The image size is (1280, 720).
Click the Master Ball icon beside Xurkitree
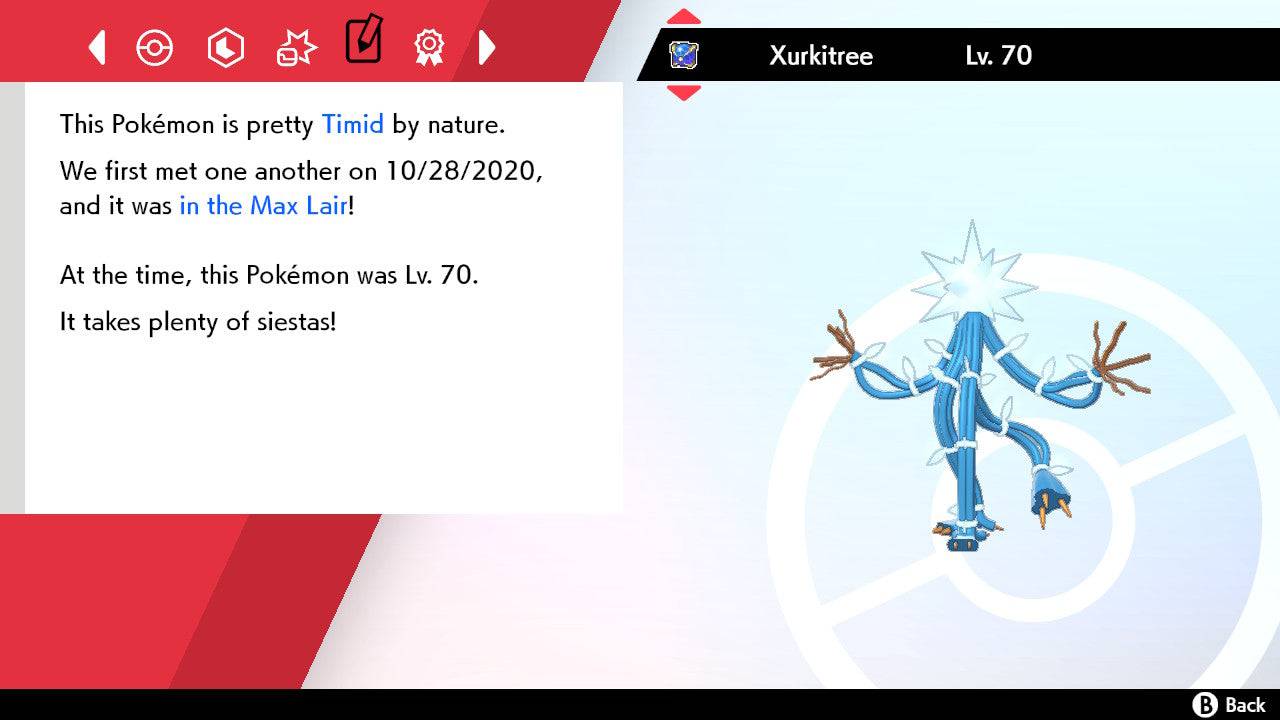coord(685,55)
